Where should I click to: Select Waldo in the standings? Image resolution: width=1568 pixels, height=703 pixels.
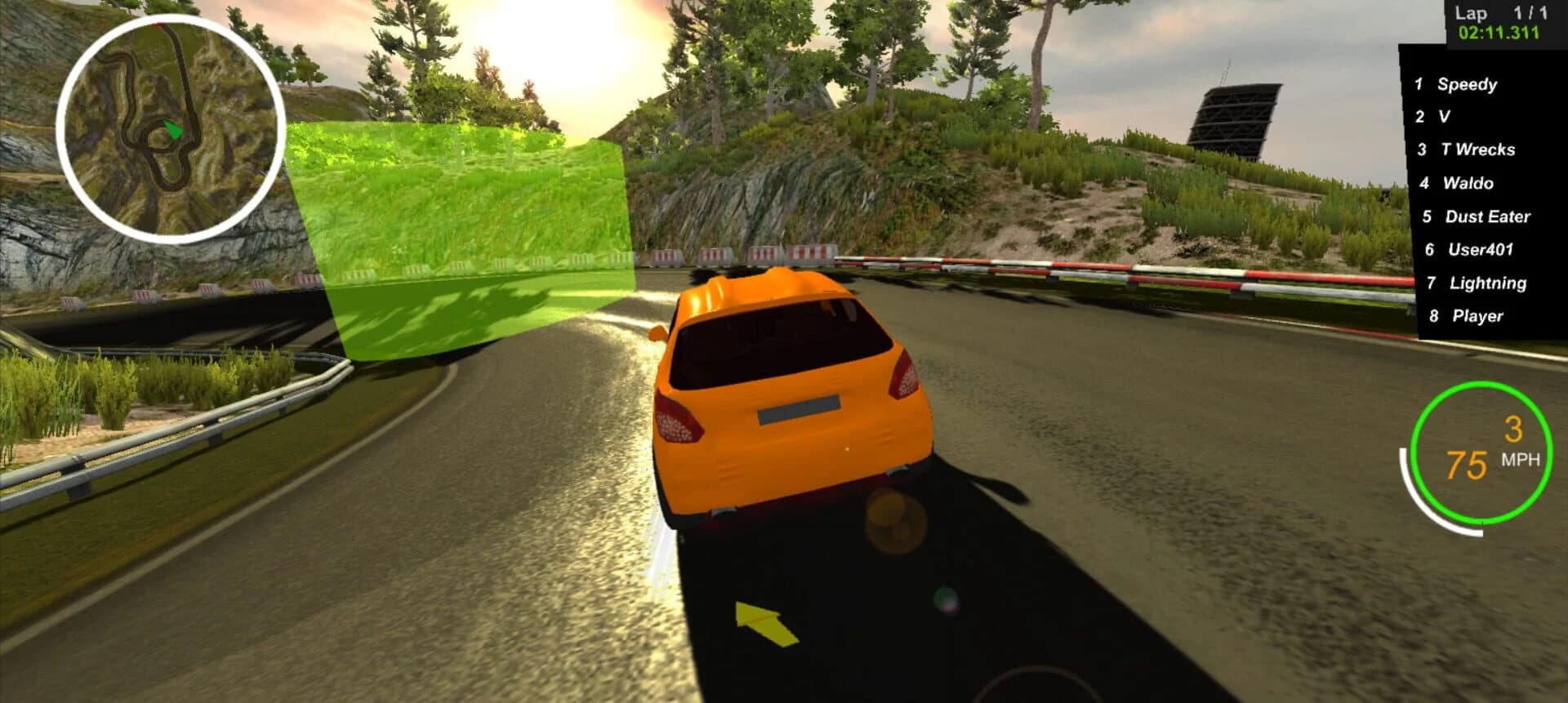tap(1468, 184)
